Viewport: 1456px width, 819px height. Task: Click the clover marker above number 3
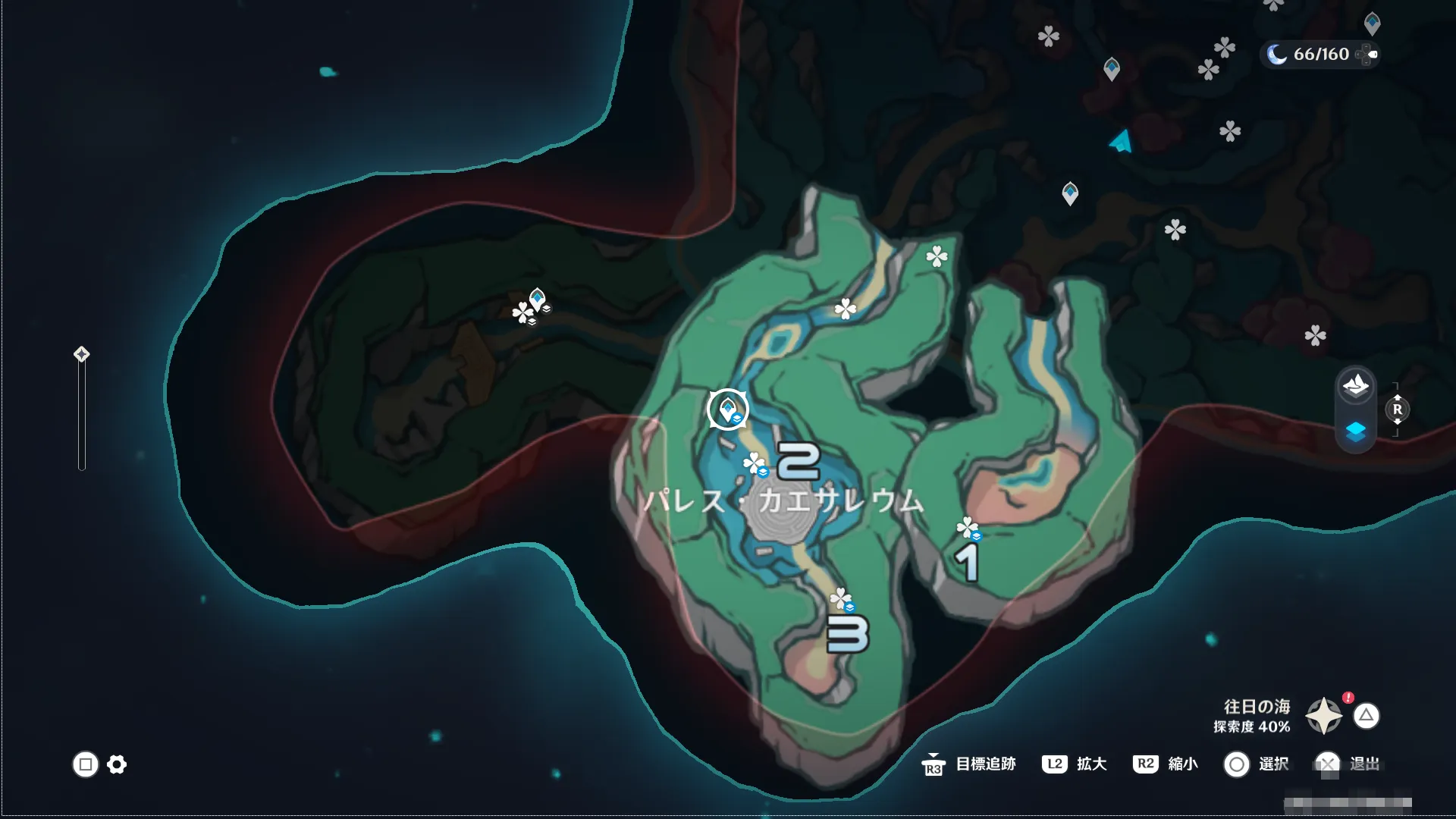[840, 599]
